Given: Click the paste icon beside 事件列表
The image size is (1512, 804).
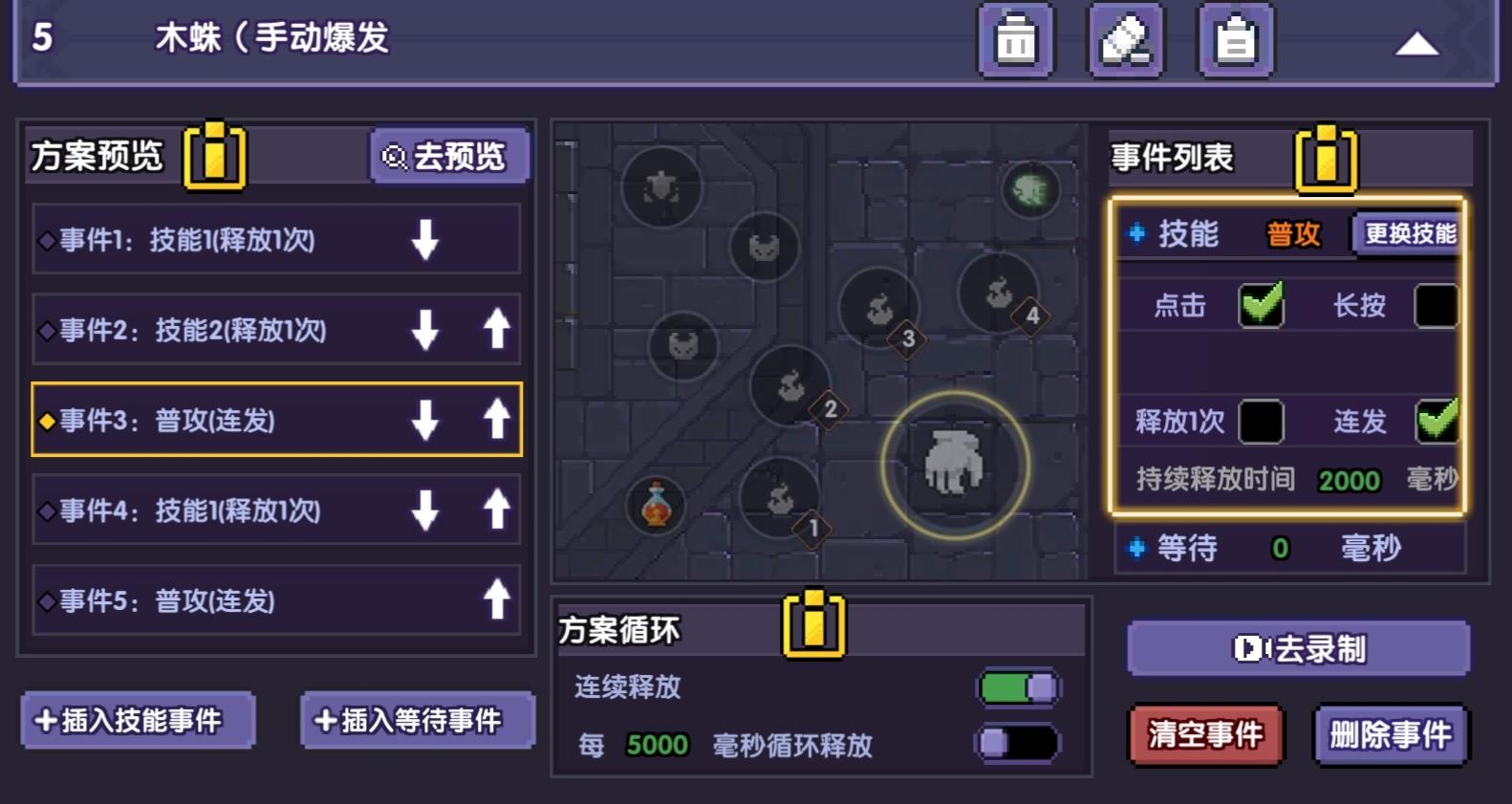Looking at the screenshot, I should 1326,160.
